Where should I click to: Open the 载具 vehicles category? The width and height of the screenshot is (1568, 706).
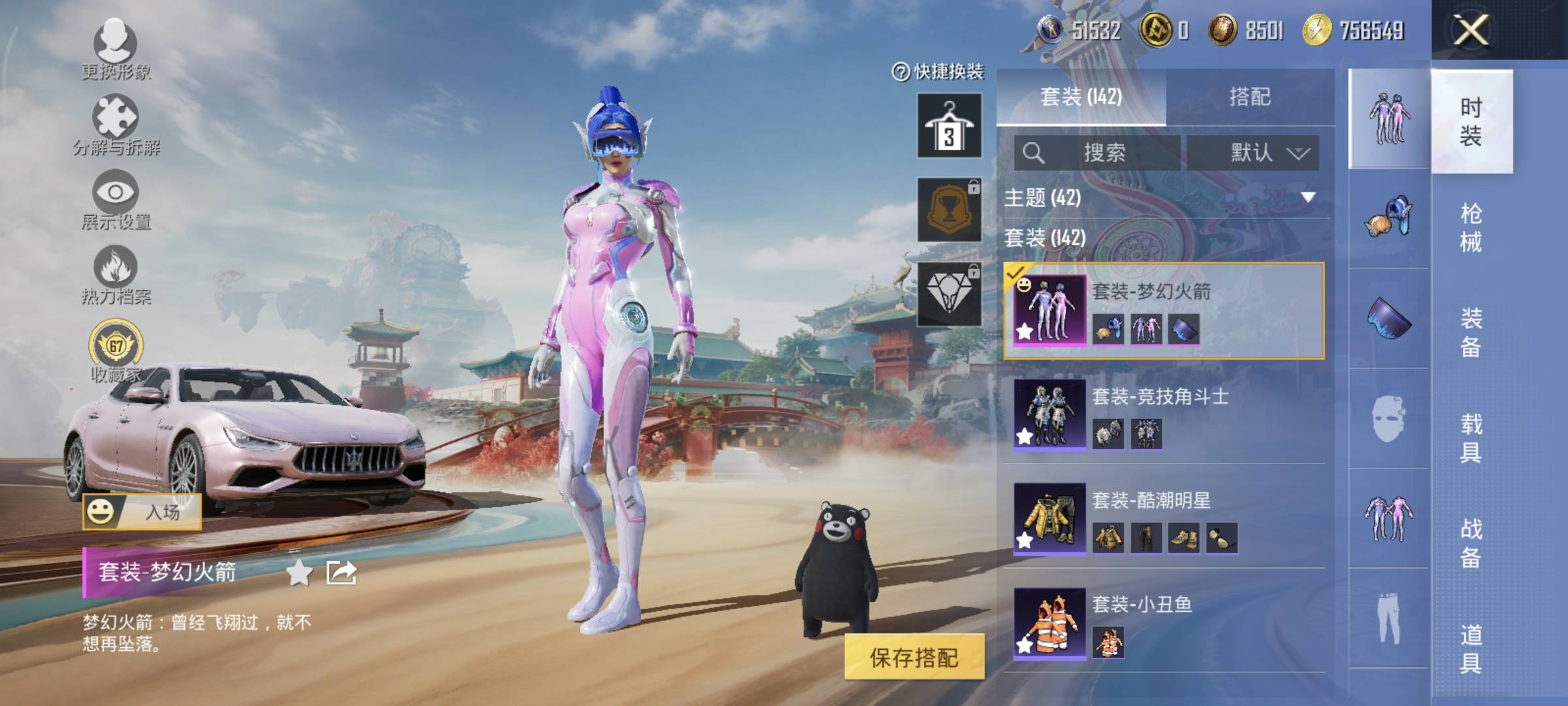[x=1471, y=438]
